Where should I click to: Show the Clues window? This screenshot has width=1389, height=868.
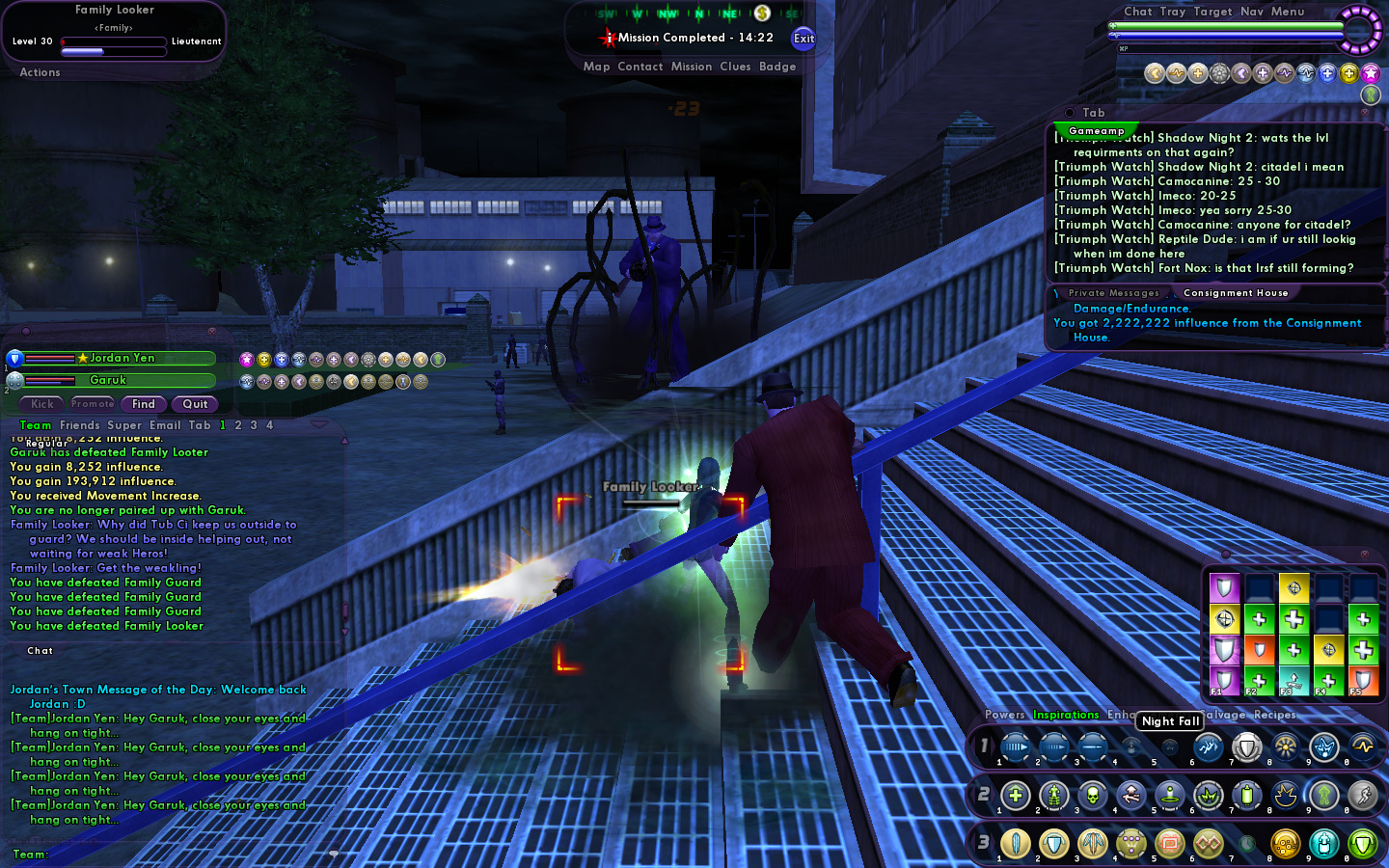coord(735,67)
